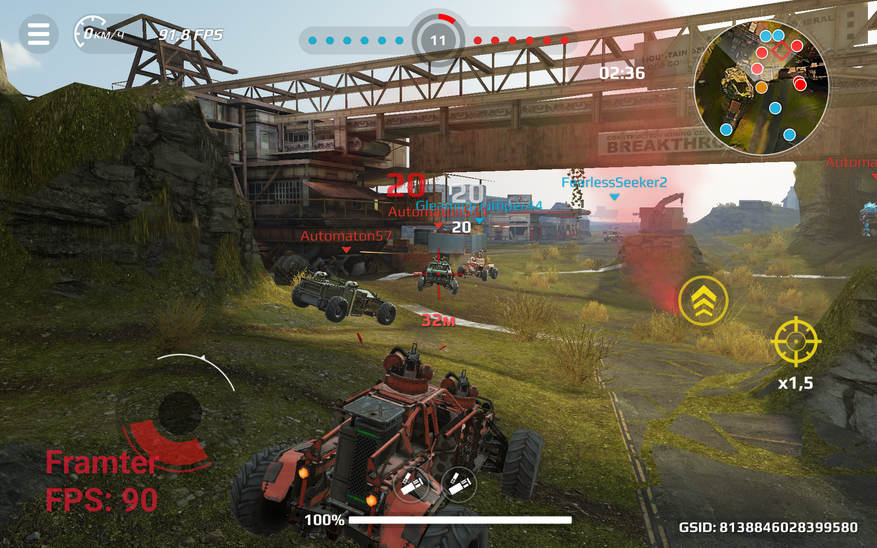Tap the circular battle minimap
Image resolution: width=877 pixels, height=548 pixels.
coord(760,82)
